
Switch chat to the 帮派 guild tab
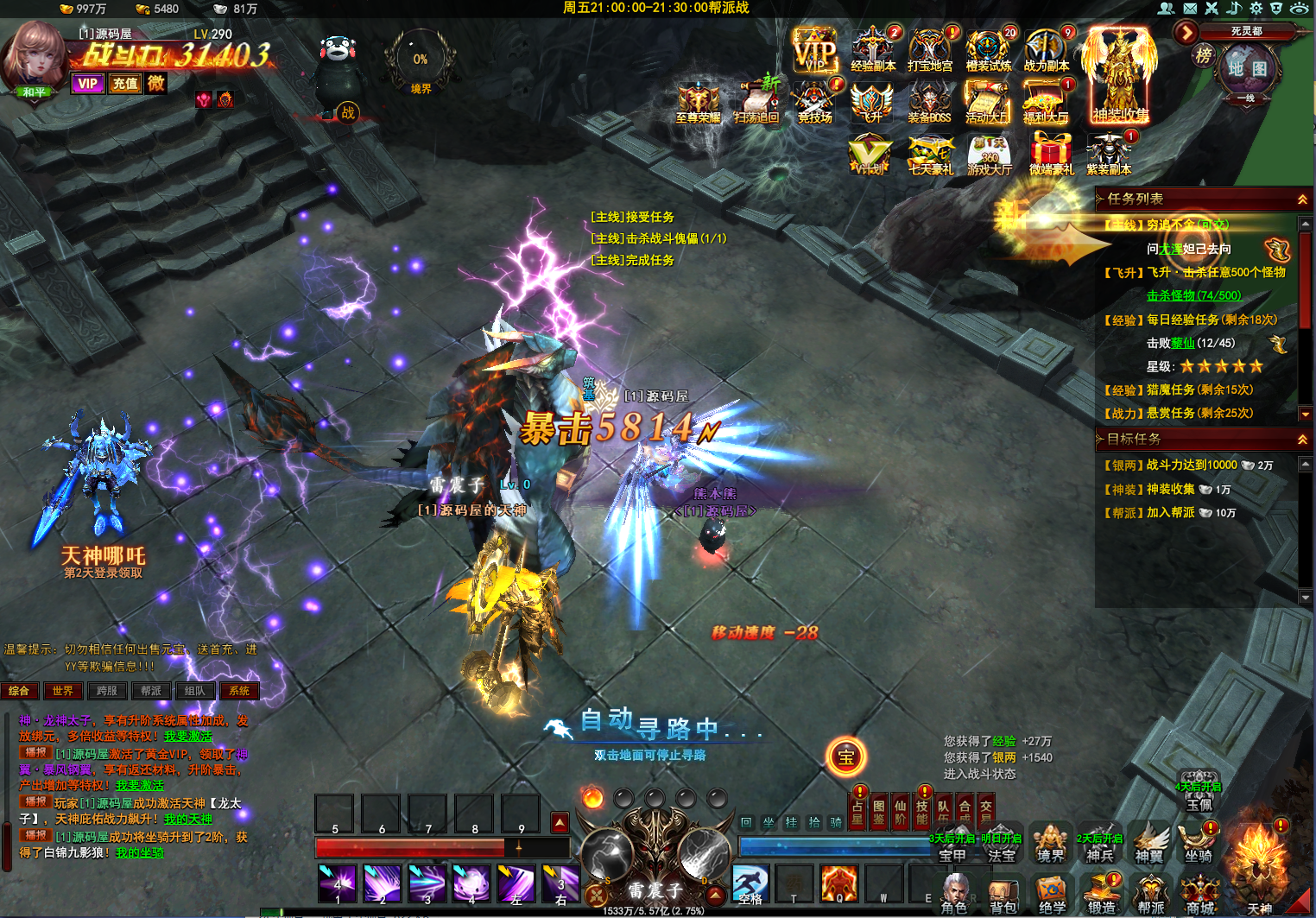(151, 691)
